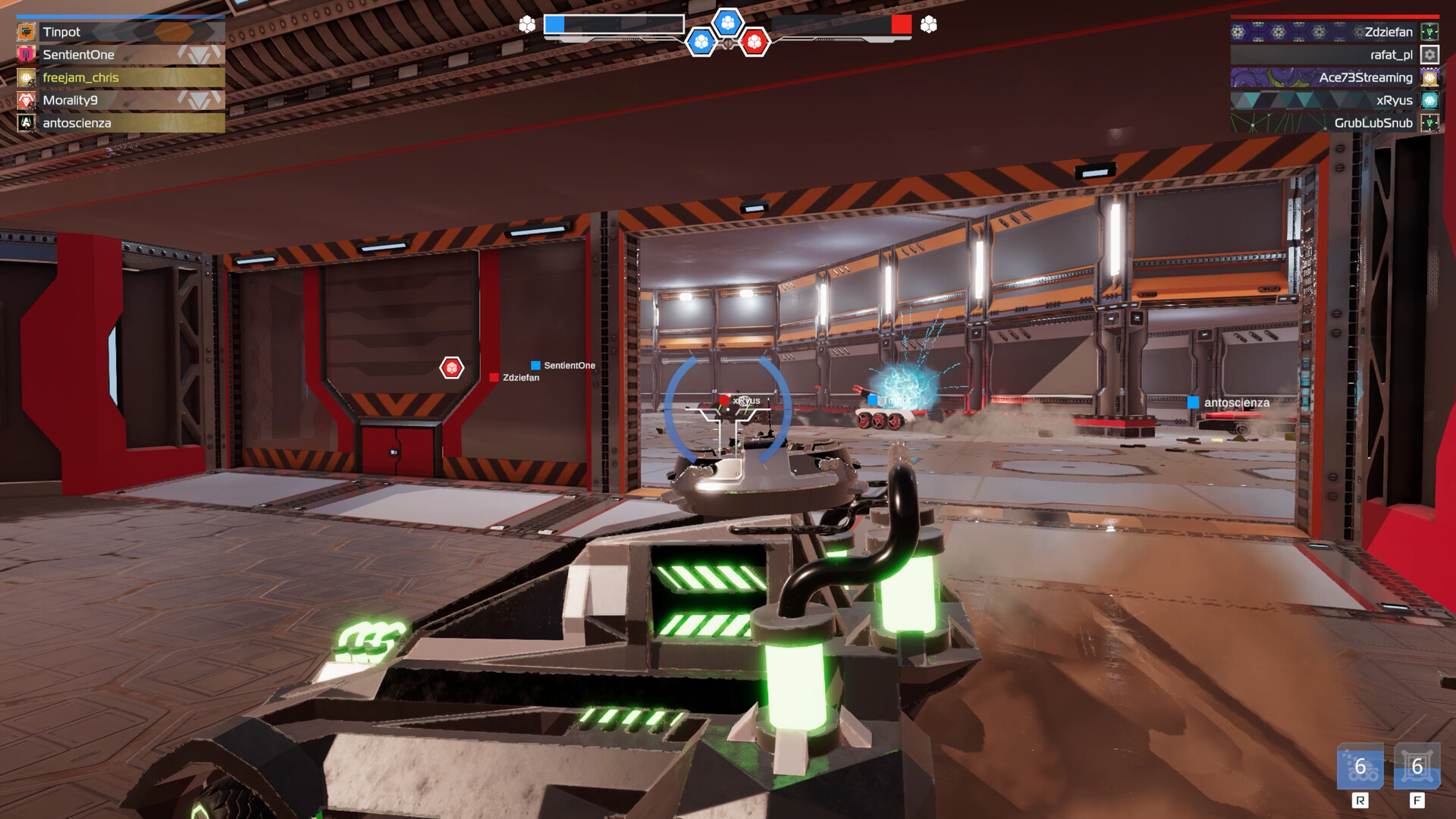Viewport: 1456px width, 819px height.
Task: Open the gear icon beside rafat_pl
Action: pos(1430,55)
